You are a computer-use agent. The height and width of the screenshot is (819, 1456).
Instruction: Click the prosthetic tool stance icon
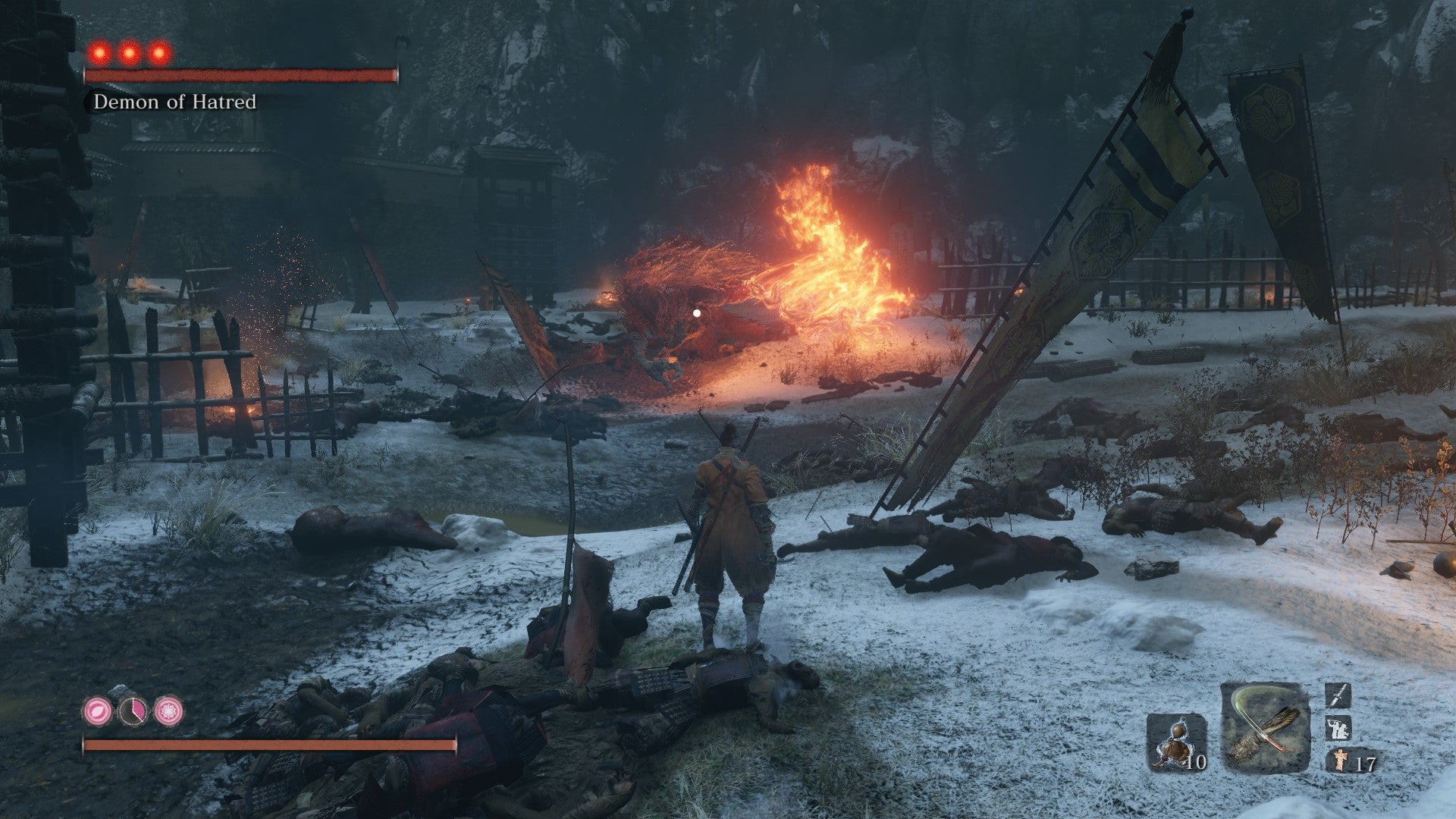pyautogui.click(x=1338, y=728)
